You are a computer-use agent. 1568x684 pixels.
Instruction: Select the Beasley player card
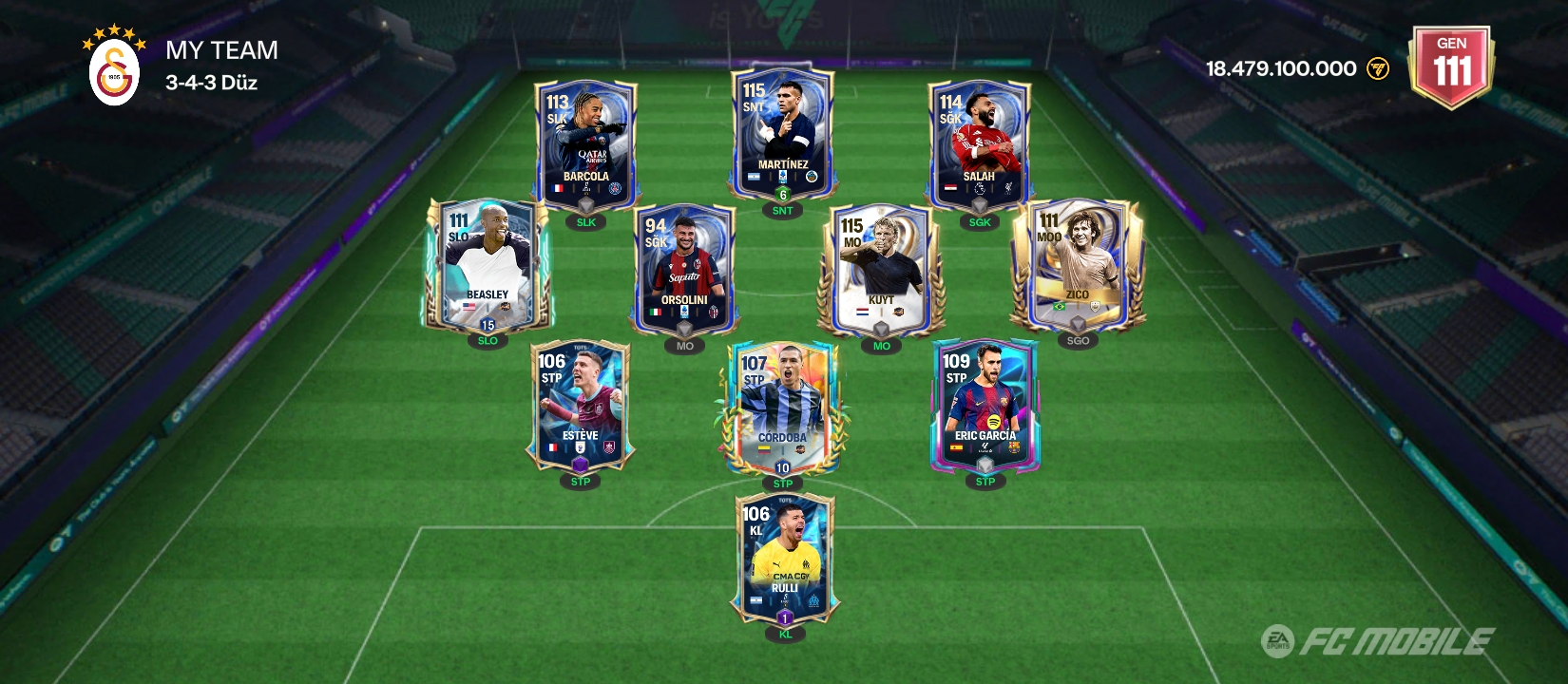pos(487,264)
